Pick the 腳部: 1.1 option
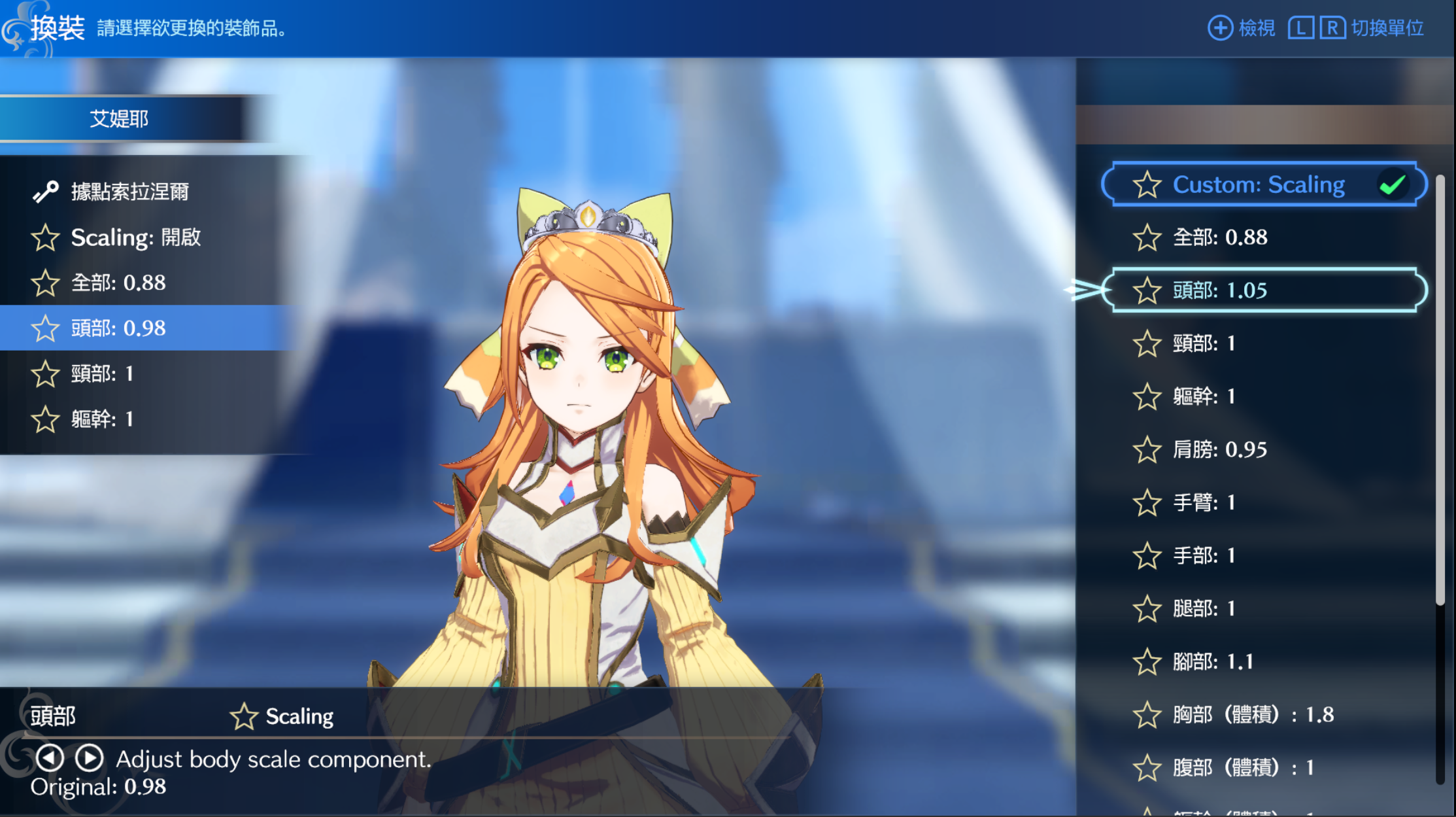The image size is (1456, 817). 1212,661
